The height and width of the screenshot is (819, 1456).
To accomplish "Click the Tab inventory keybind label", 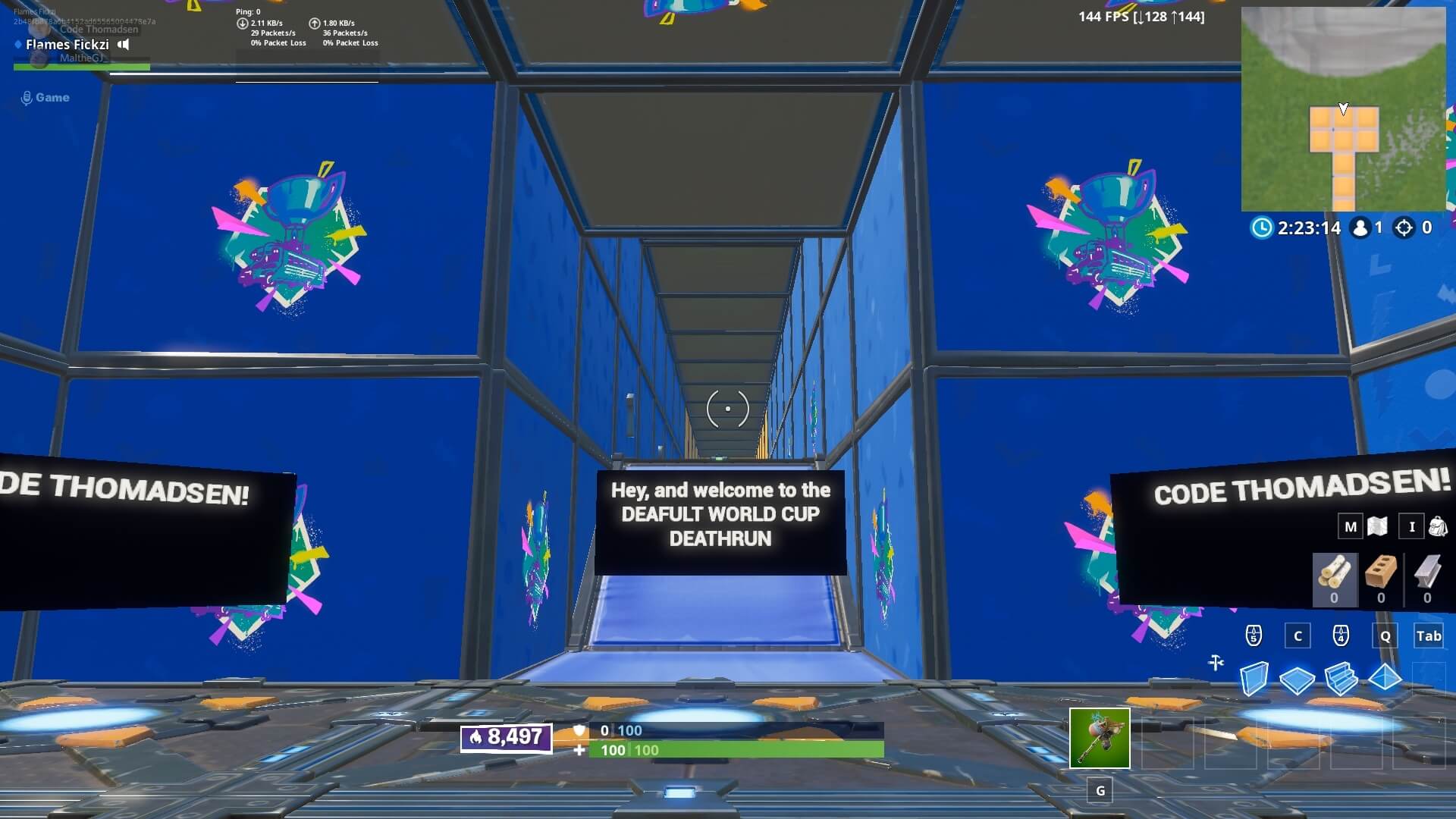I will click(x=1429, y=636).
